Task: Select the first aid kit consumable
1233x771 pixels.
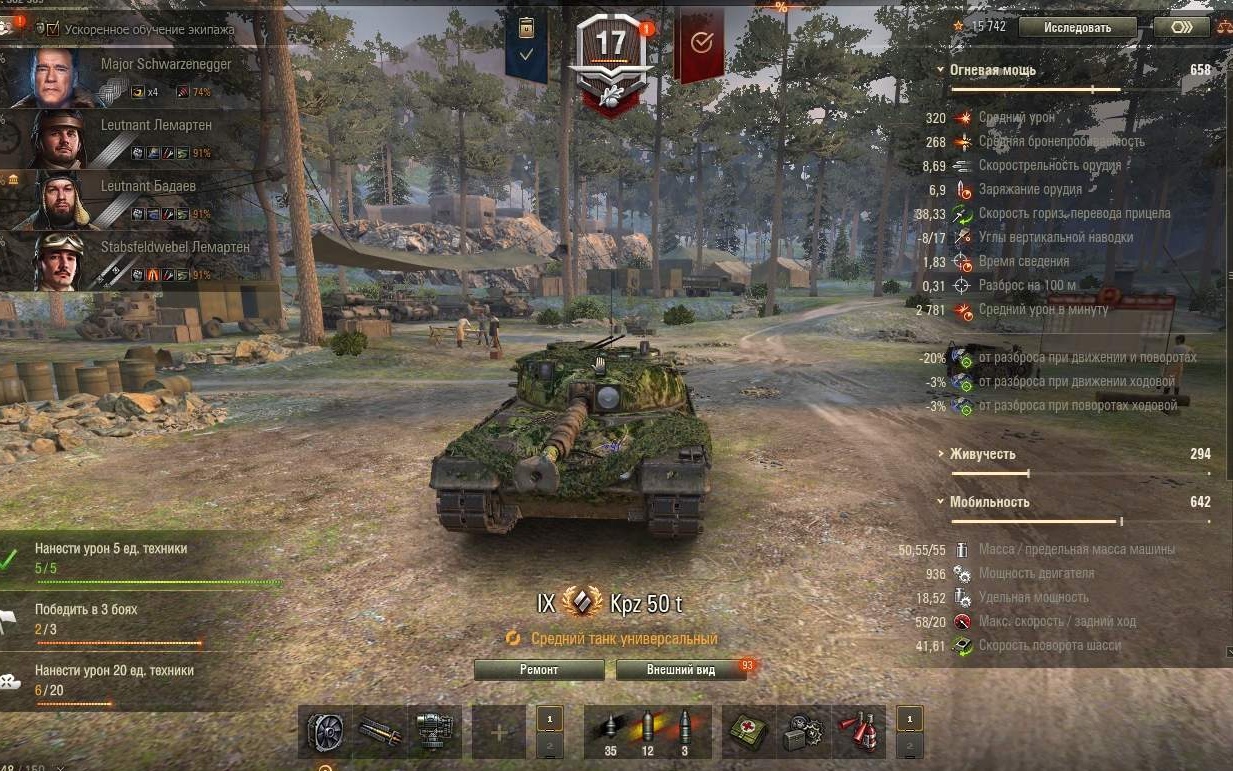Action: [x=746, y=732]
